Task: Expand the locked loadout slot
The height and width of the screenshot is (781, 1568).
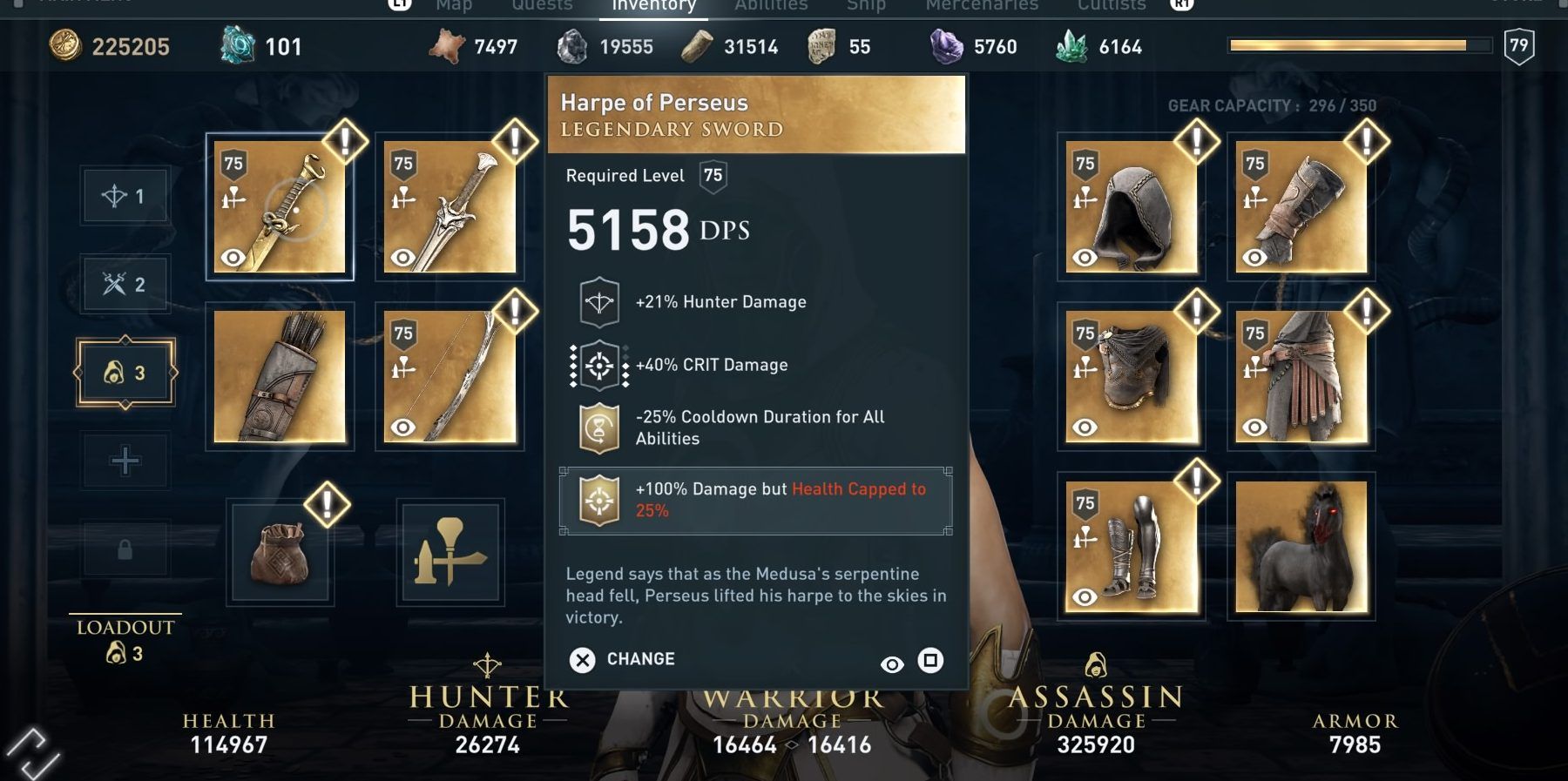Action: tap(125, 549)
